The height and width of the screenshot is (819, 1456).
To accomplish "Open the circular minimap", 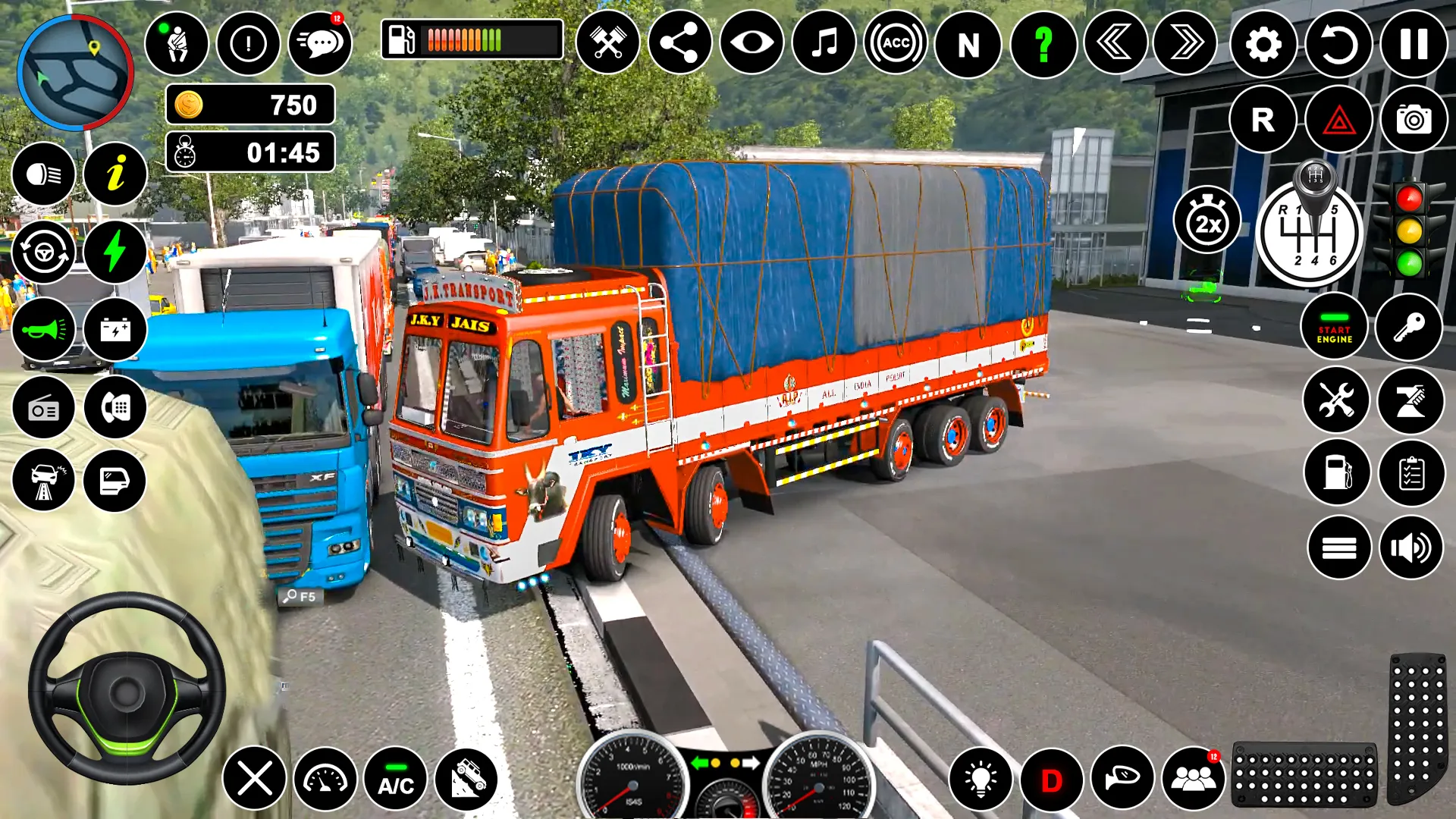I will pyautogui.click(x=75, y=73).
